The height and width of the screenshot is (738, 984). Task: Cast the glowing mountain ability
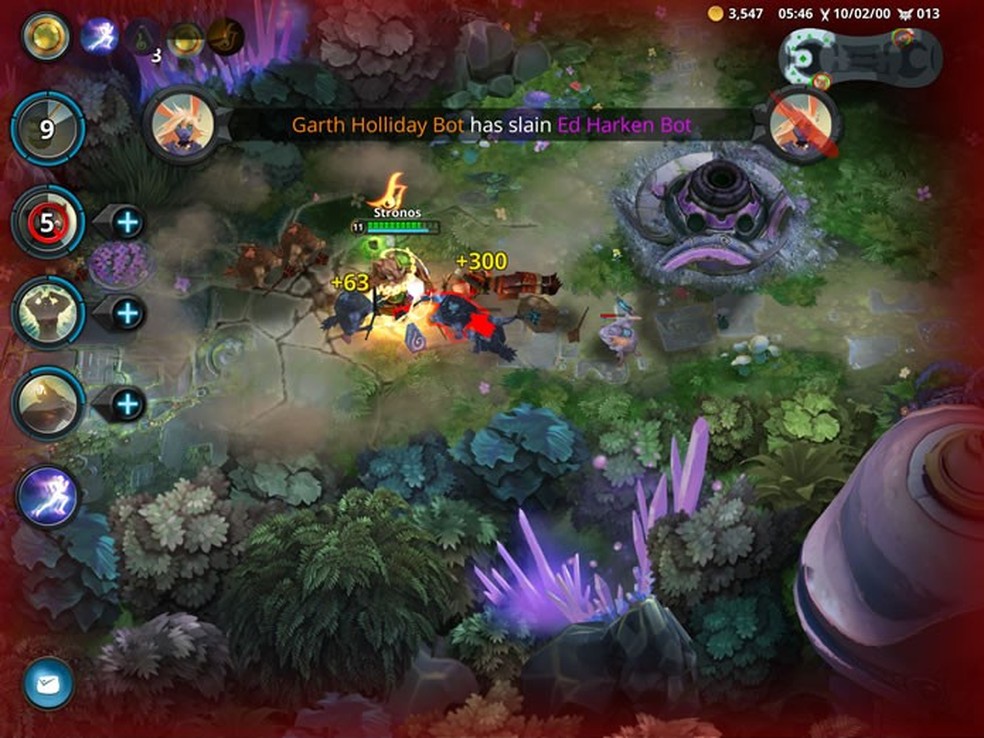(47, 404)
